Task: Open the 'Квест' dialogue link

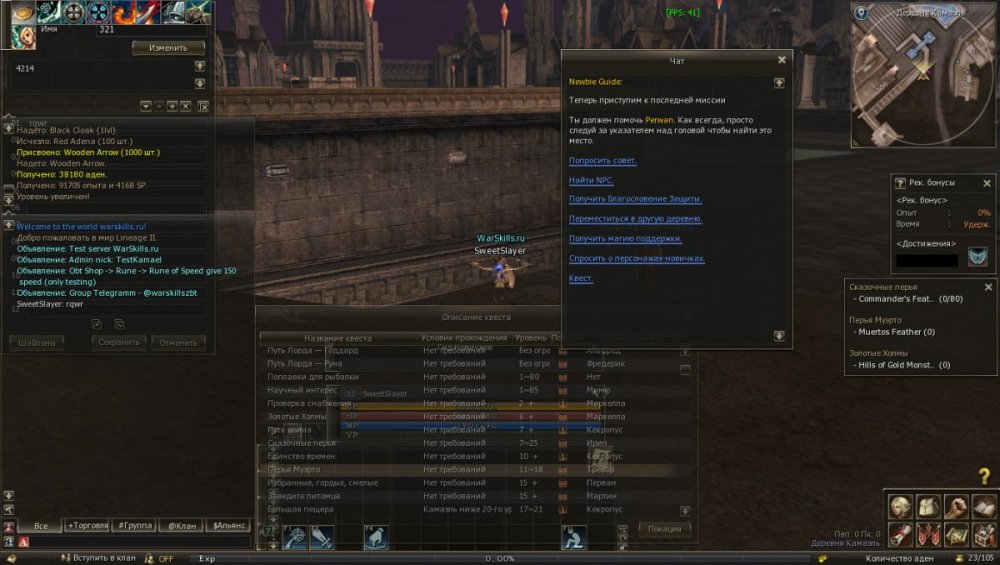Action: [580, 278]
